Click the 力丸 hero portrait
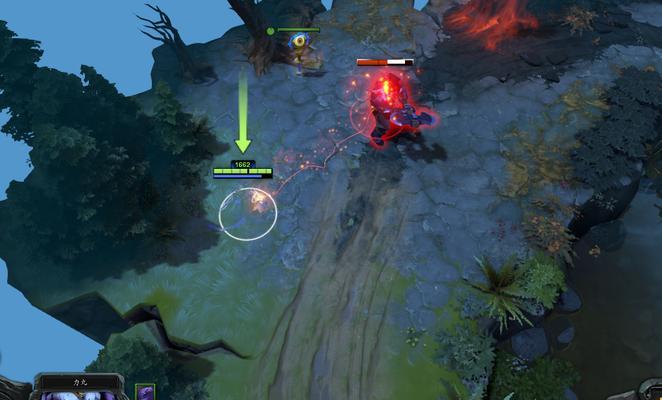Screen dimensions: 662x400 [x=80, y=394]
